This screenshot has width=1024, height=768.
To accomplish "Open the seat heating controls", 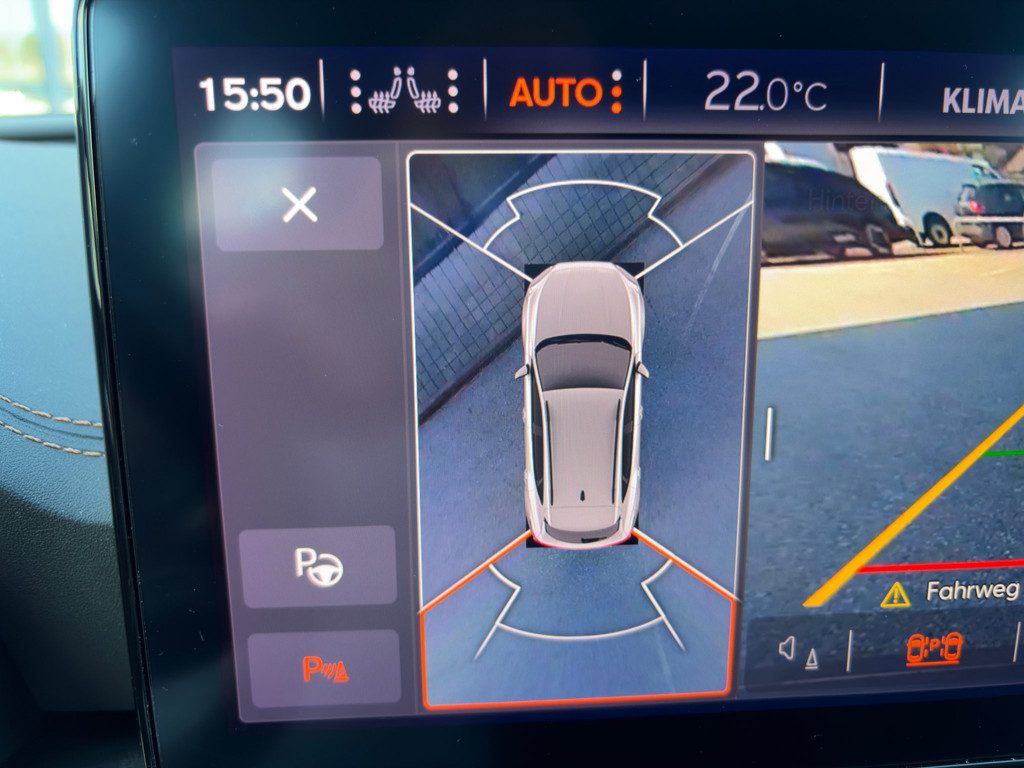I will coord(404,92).
